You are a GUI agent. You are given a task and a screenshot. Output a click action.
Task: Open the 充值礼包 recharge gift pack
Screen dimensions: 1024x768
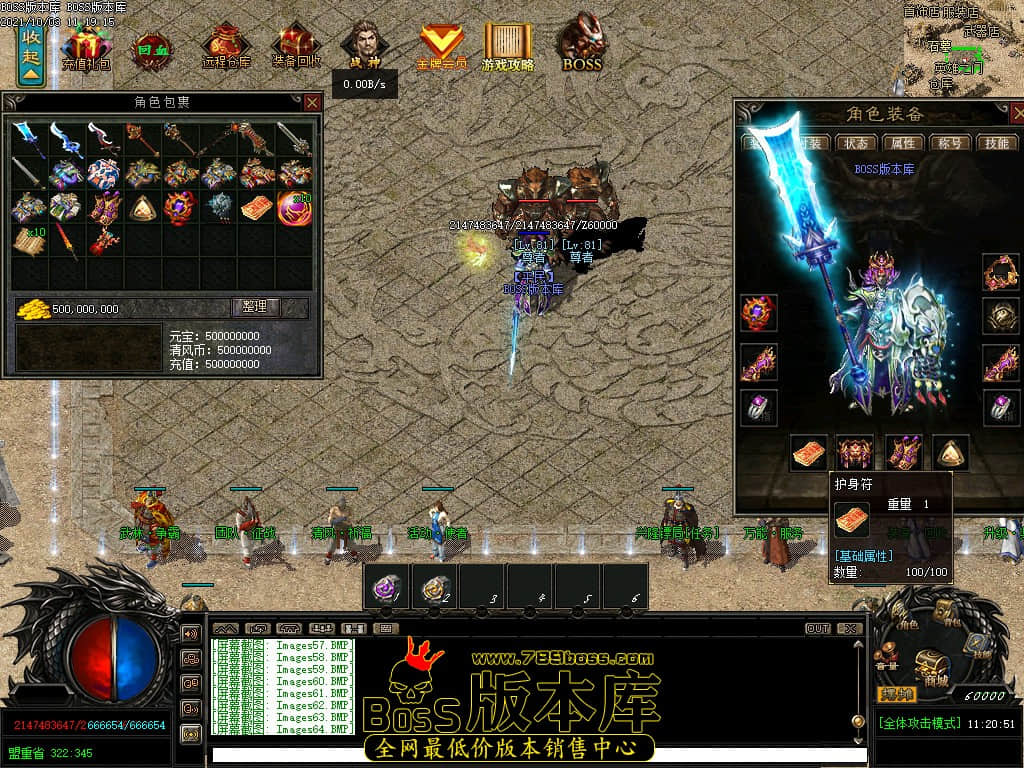[x=87, y=47]
